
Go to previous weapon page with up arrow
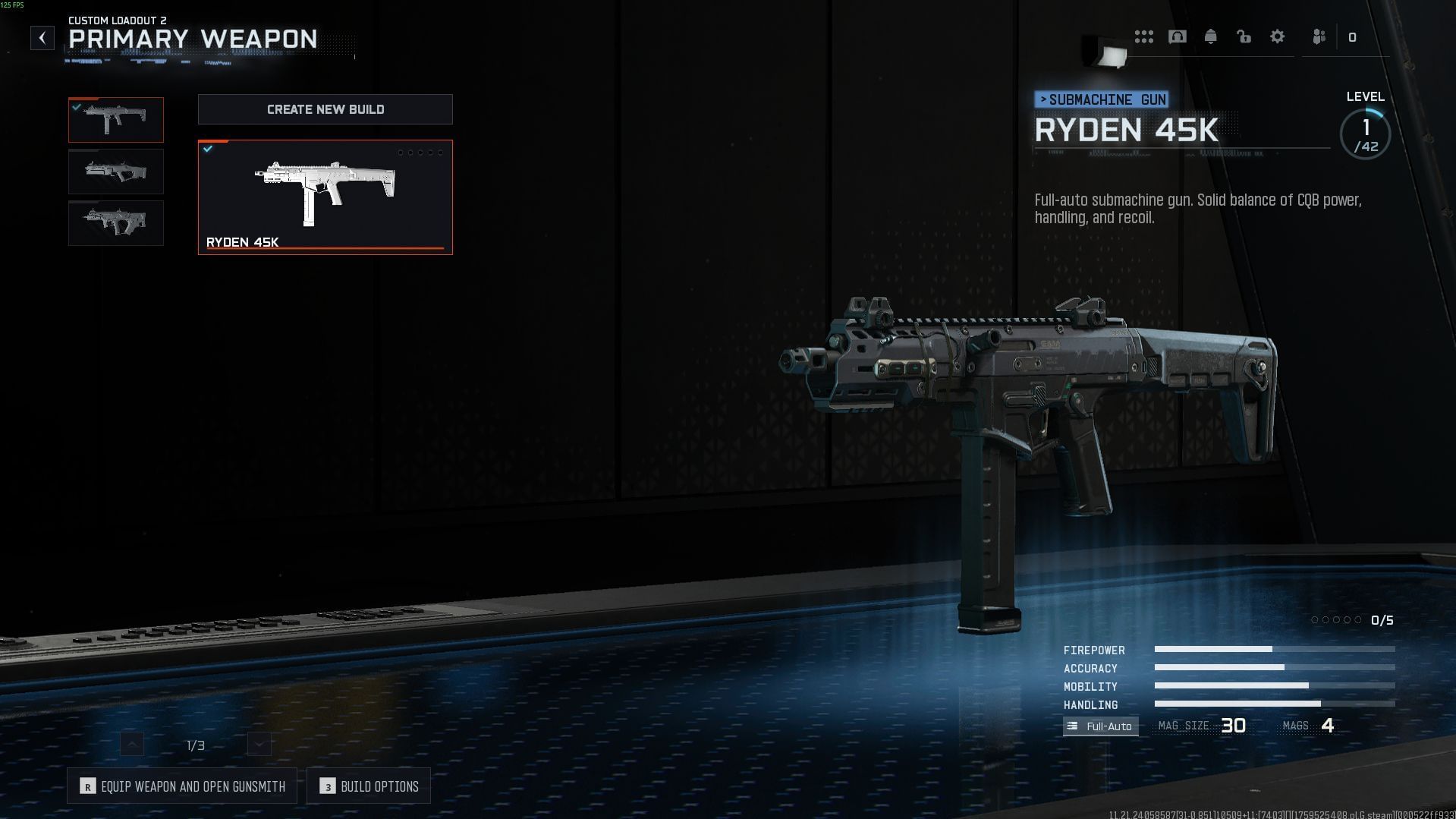pos(132,745)
